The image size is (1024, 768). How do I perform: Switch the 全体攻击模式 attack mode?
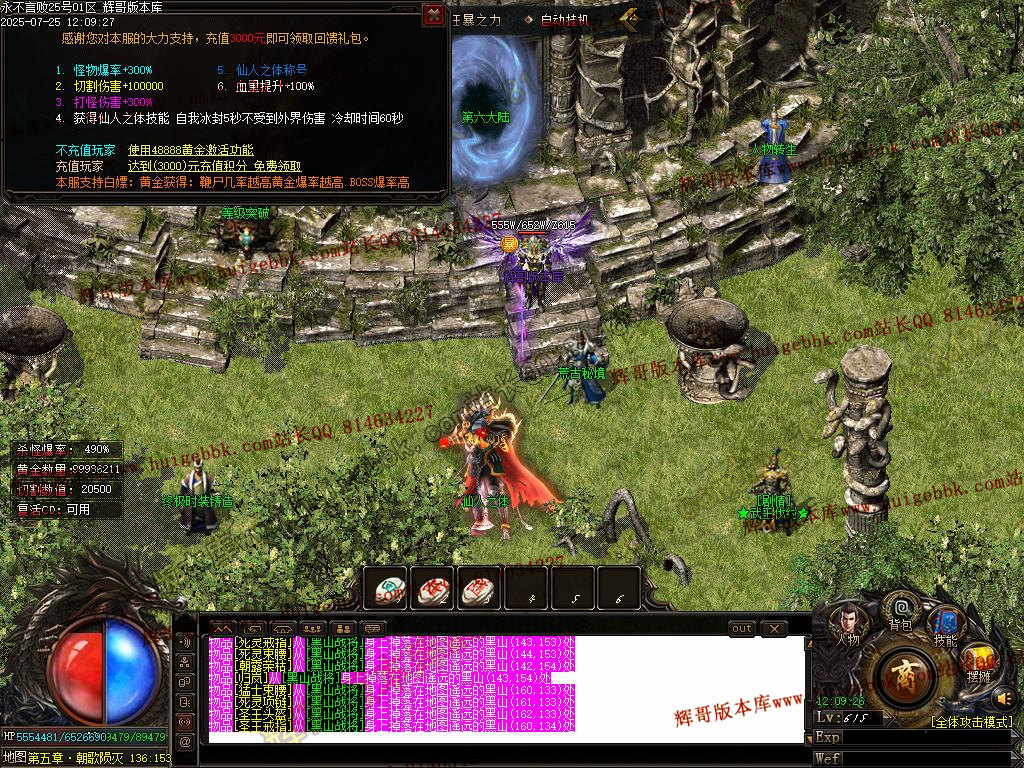coord(971,721)
